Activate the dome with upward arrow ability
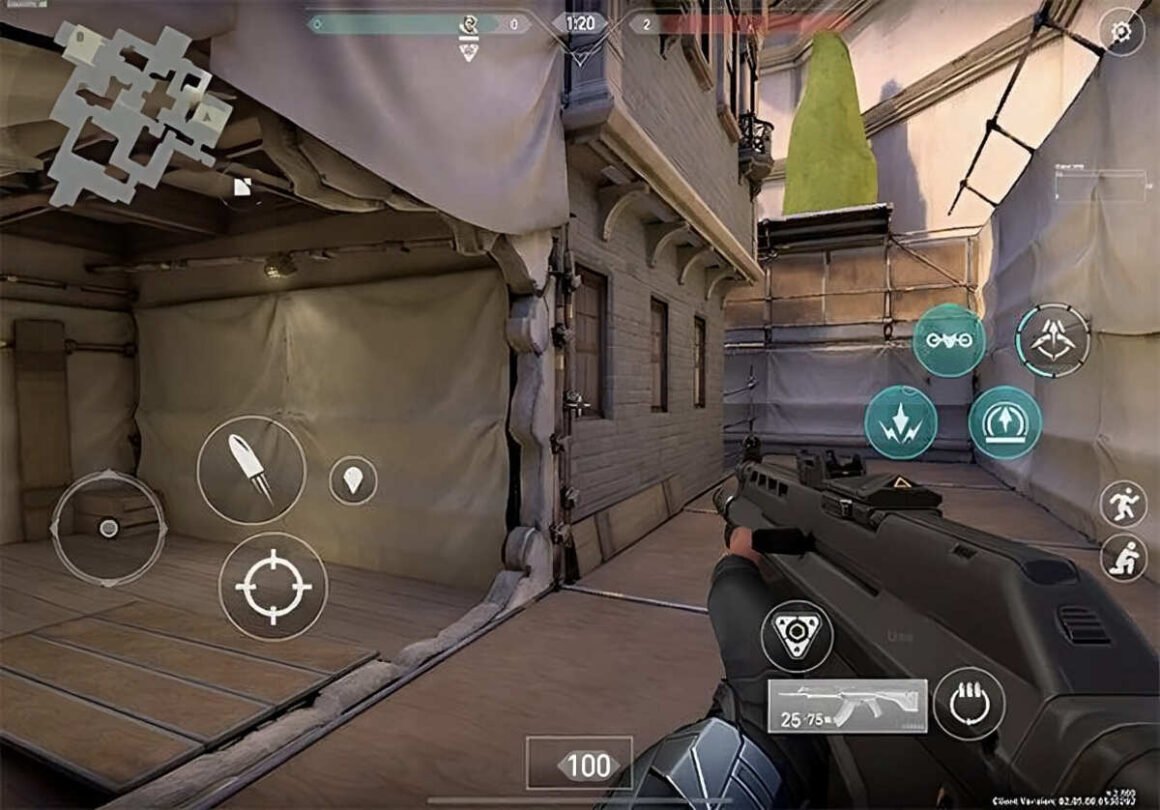 click(x=1004, y=423)
